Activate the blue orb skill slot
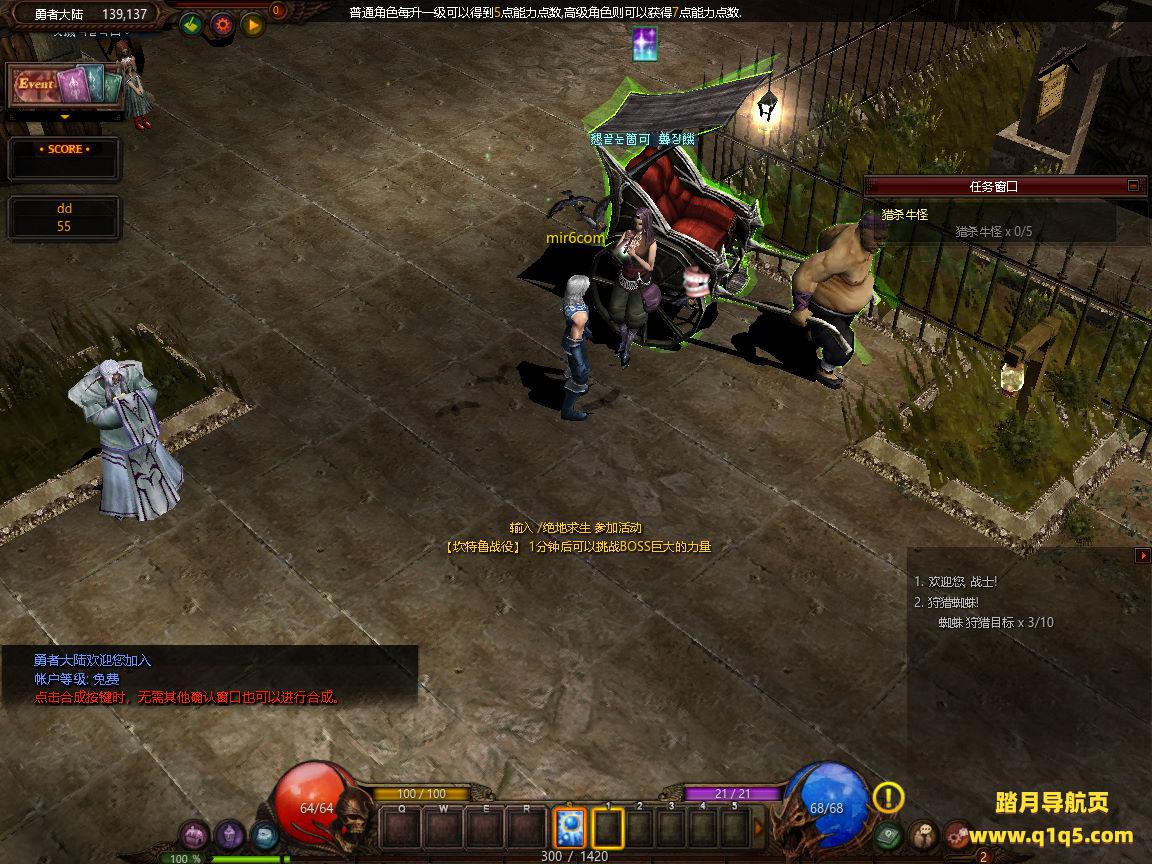The image size is (1152, 864). 569,827
